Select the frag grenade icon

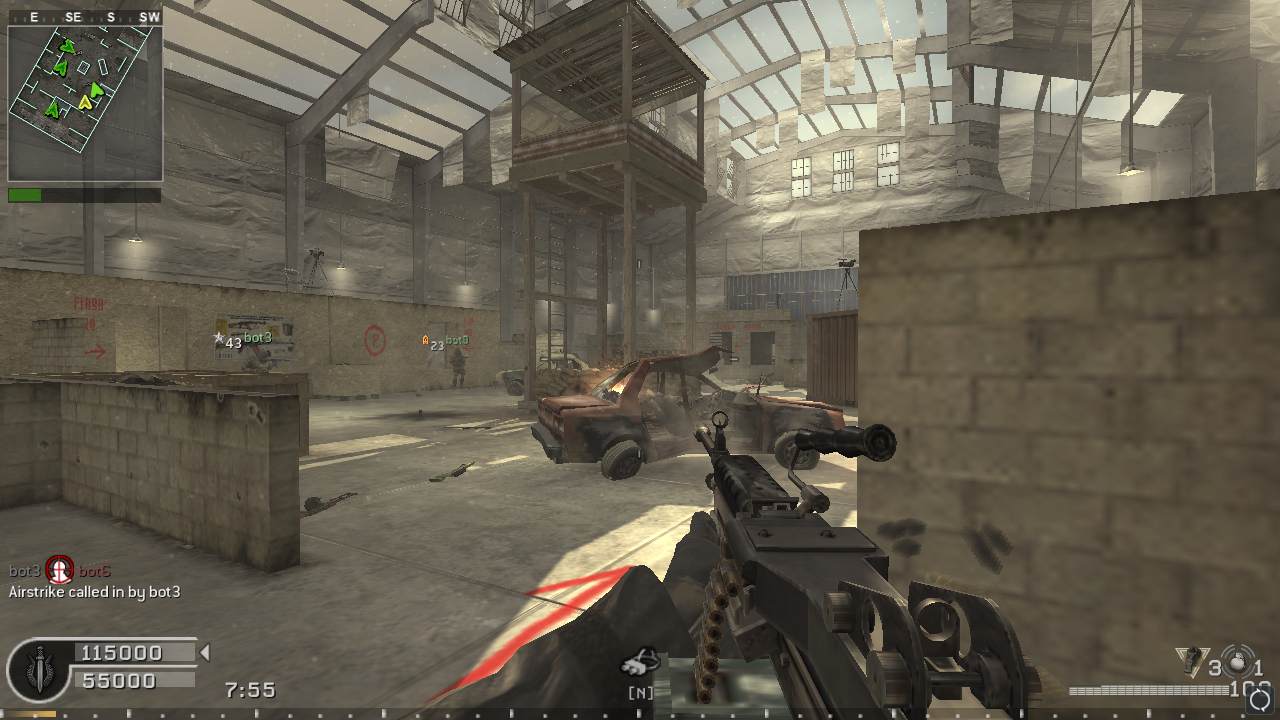pos(1237,661)
